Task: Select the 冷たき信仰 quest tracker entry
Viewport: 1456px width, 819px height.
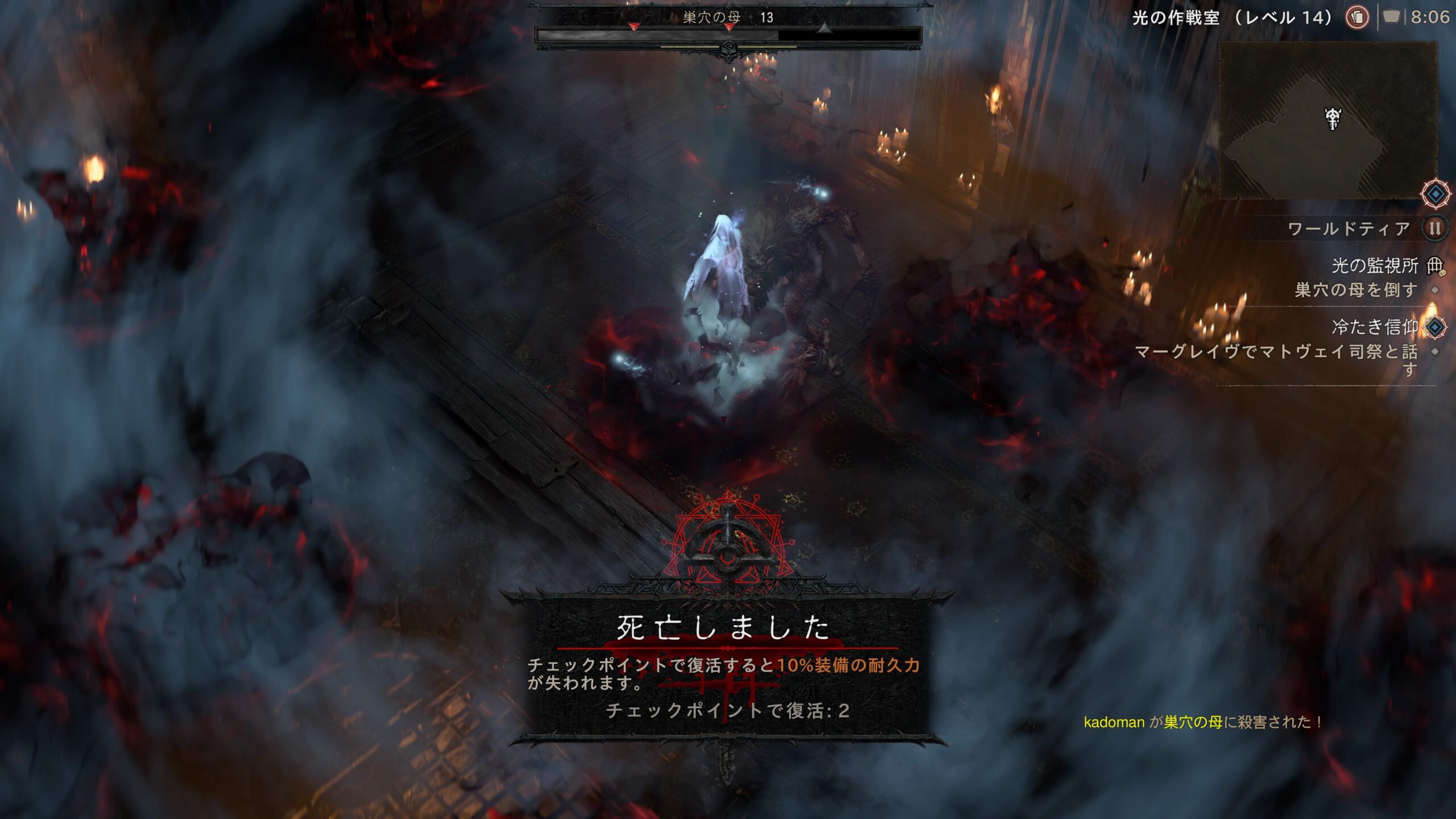Action: pyautogui.click(x=1374, y=327)
